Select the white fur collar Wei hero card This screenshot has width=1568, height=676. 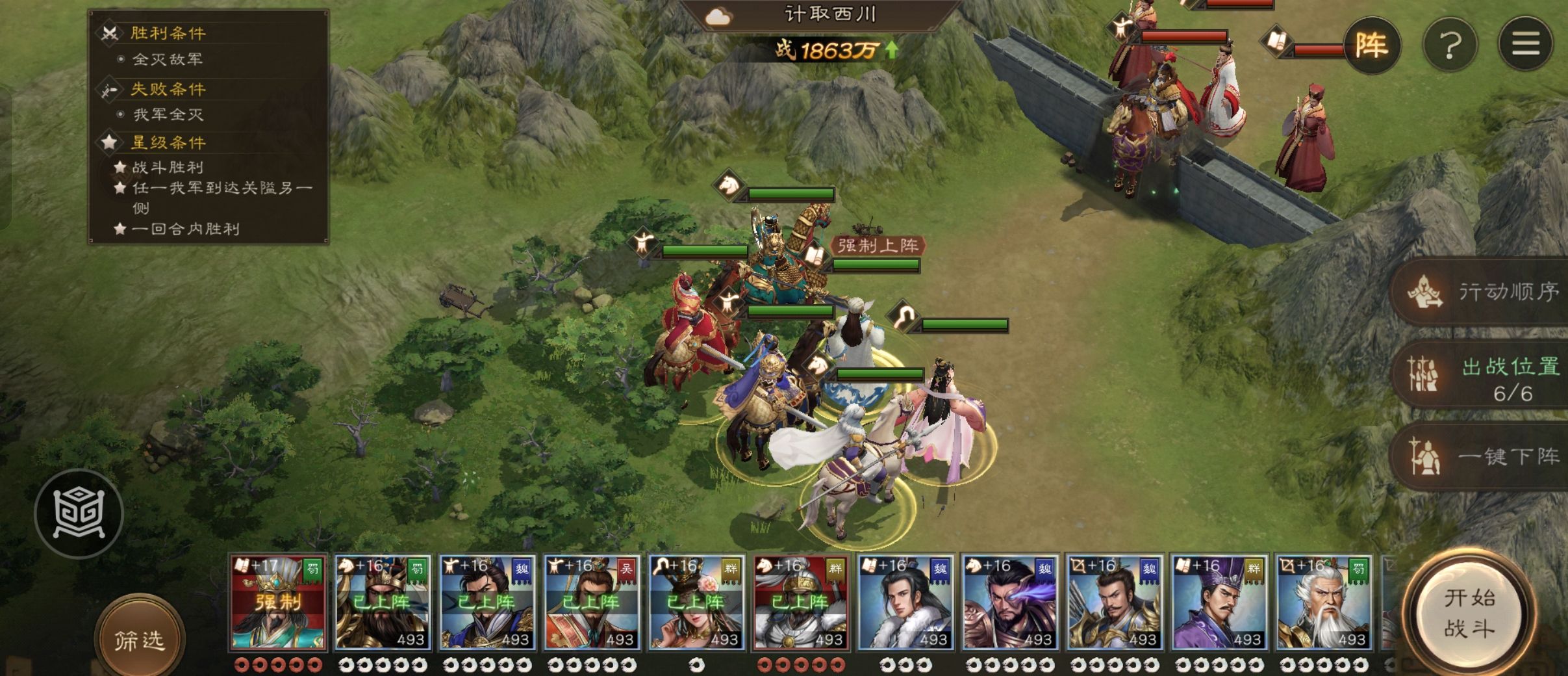905,603
